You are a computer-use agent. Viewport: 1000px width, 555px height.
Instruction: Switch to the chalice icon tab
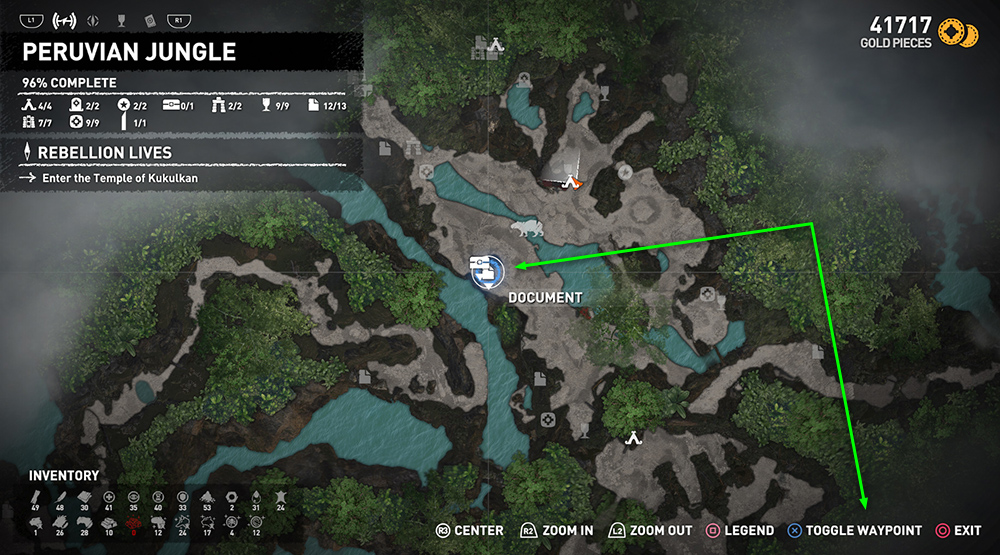coord(122,19)
